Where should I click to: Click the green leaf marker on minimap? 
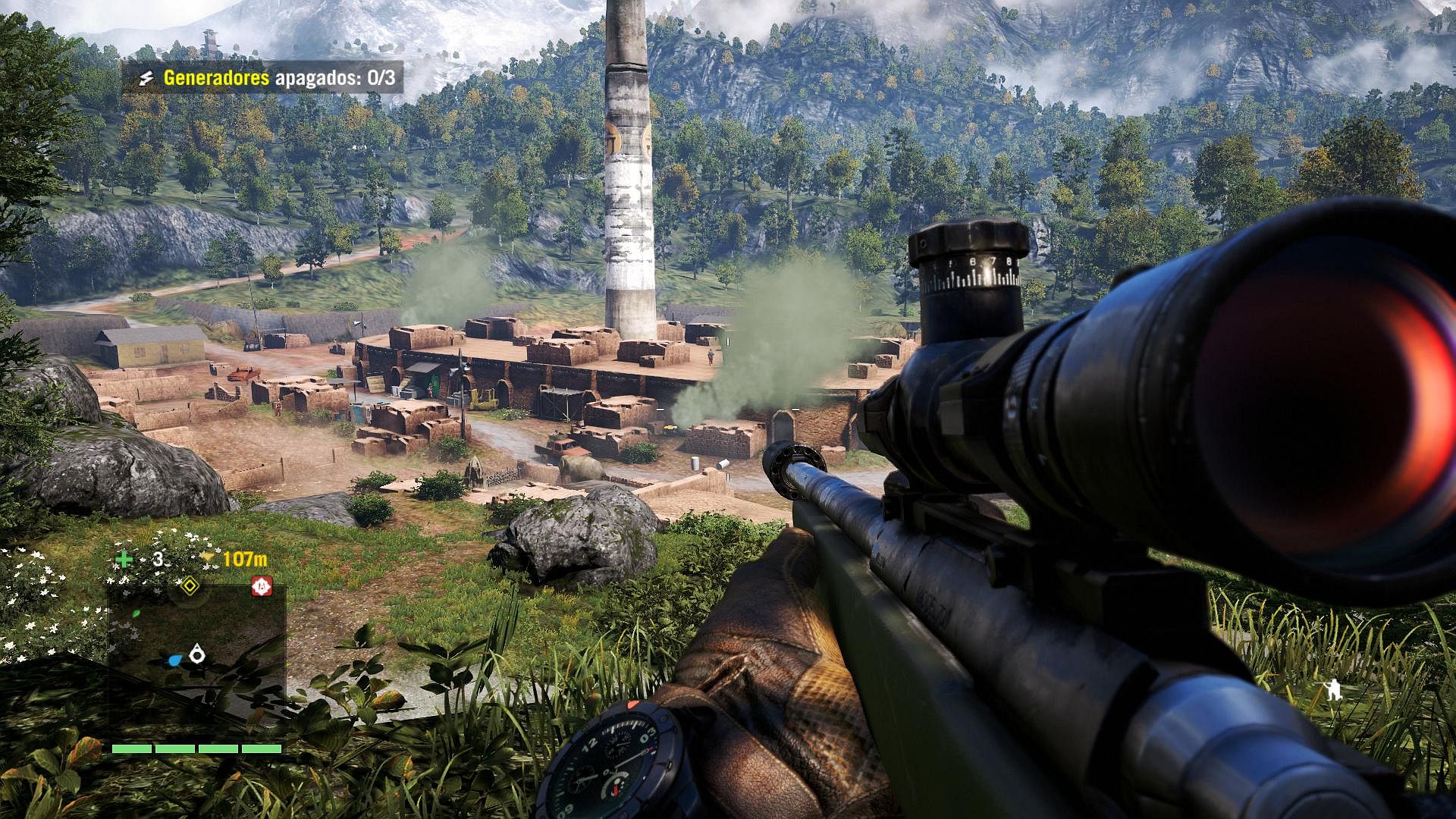(x=136, y=612)
